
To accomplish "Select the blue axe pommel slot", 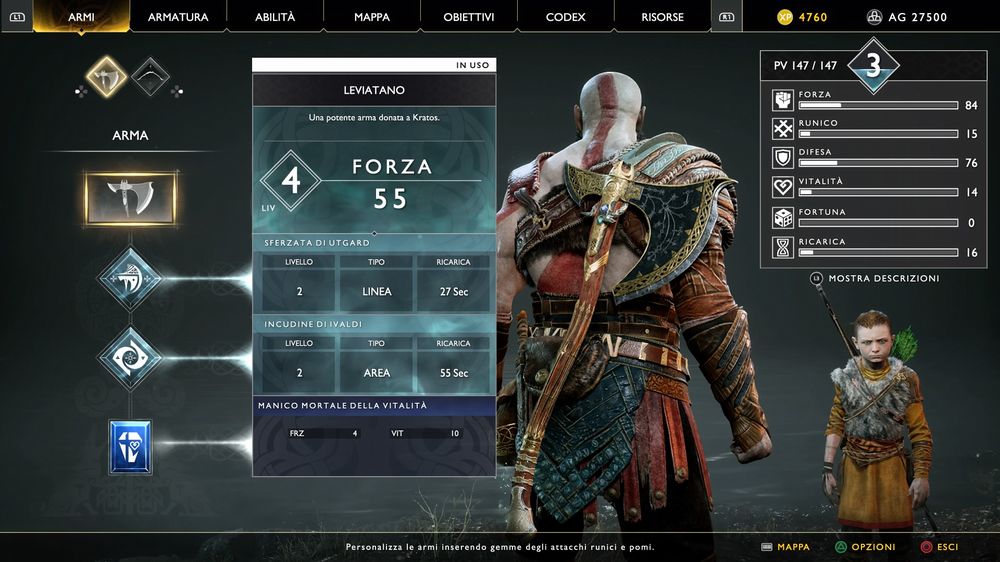I will pyautogui.click(x=130, y=446).
